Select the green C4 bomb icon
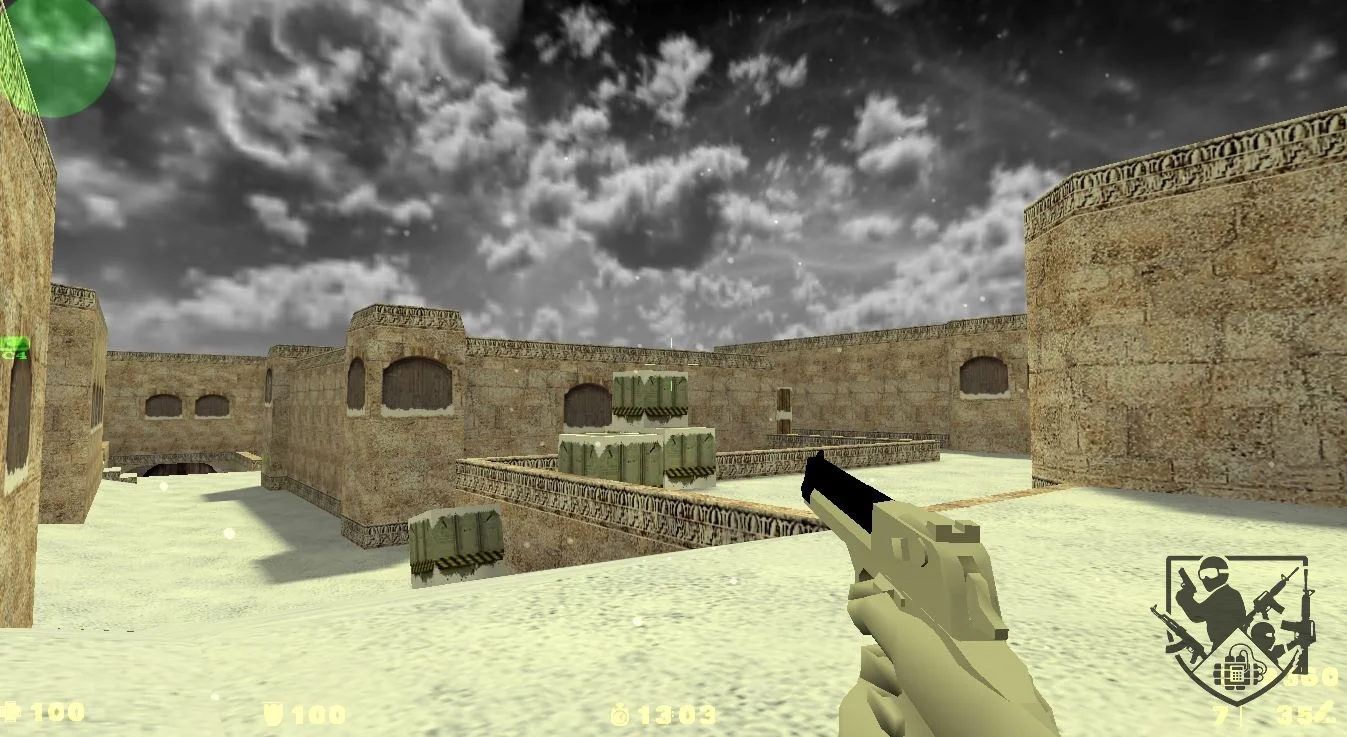Image resolution: width=1347 pixels, height=737 pixels. pos(14,348)
